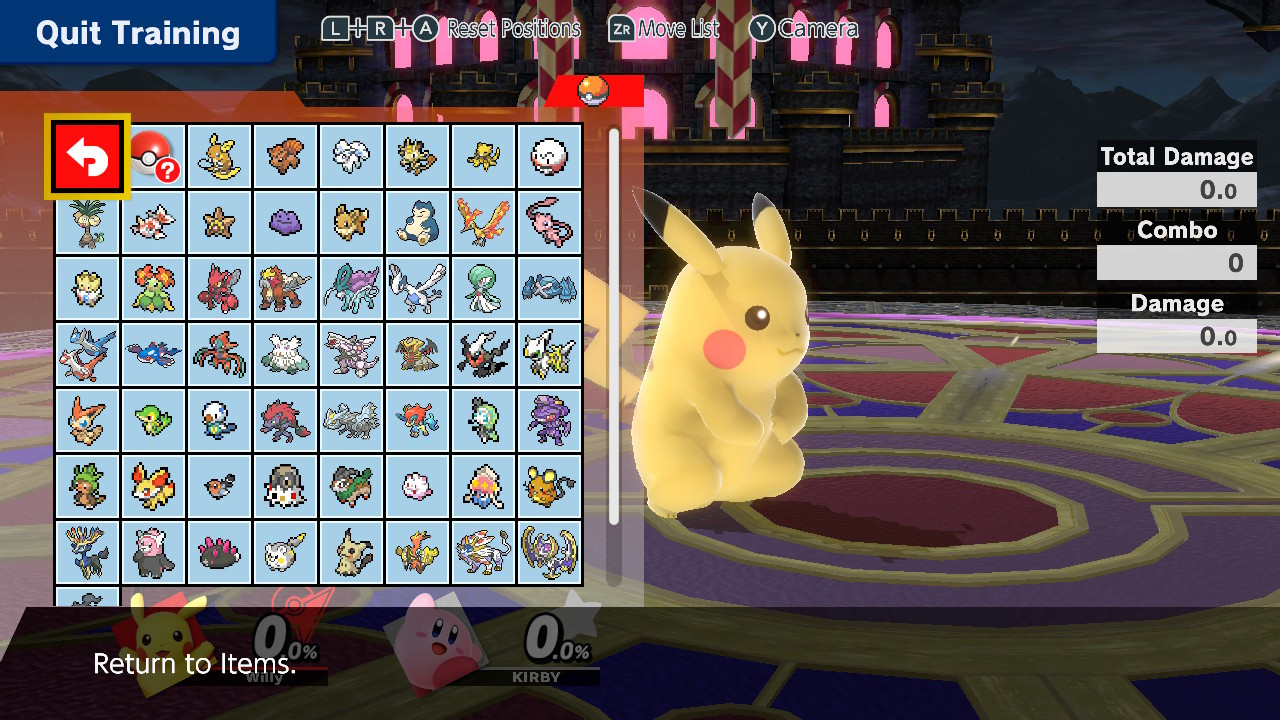Screen dimensions: 1280x720
Task: Select the Alolan Exeggutor sprite
Action: (87, 222)
